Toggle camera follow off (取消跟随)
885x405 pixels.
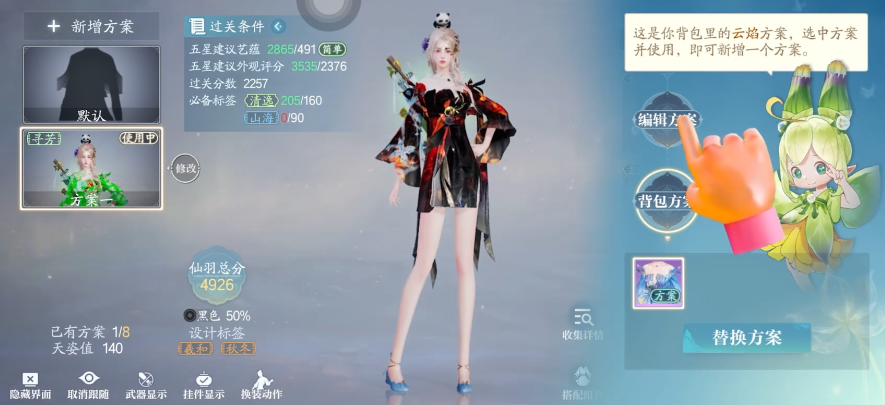89,385
